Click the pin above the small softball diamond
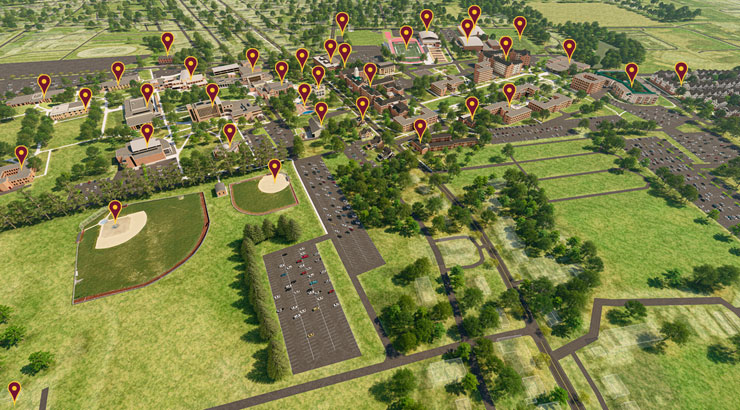Screen dimensions: 740x410 pyautogui.click(x=274, y=167)
